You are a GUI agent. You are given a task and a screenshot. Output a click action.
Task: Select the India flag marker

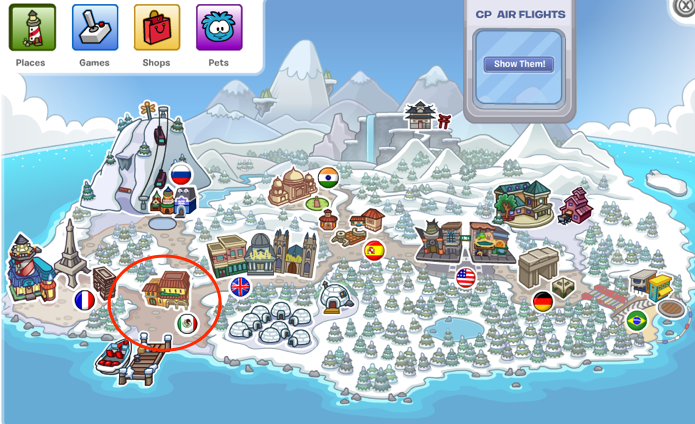[328, 177]
